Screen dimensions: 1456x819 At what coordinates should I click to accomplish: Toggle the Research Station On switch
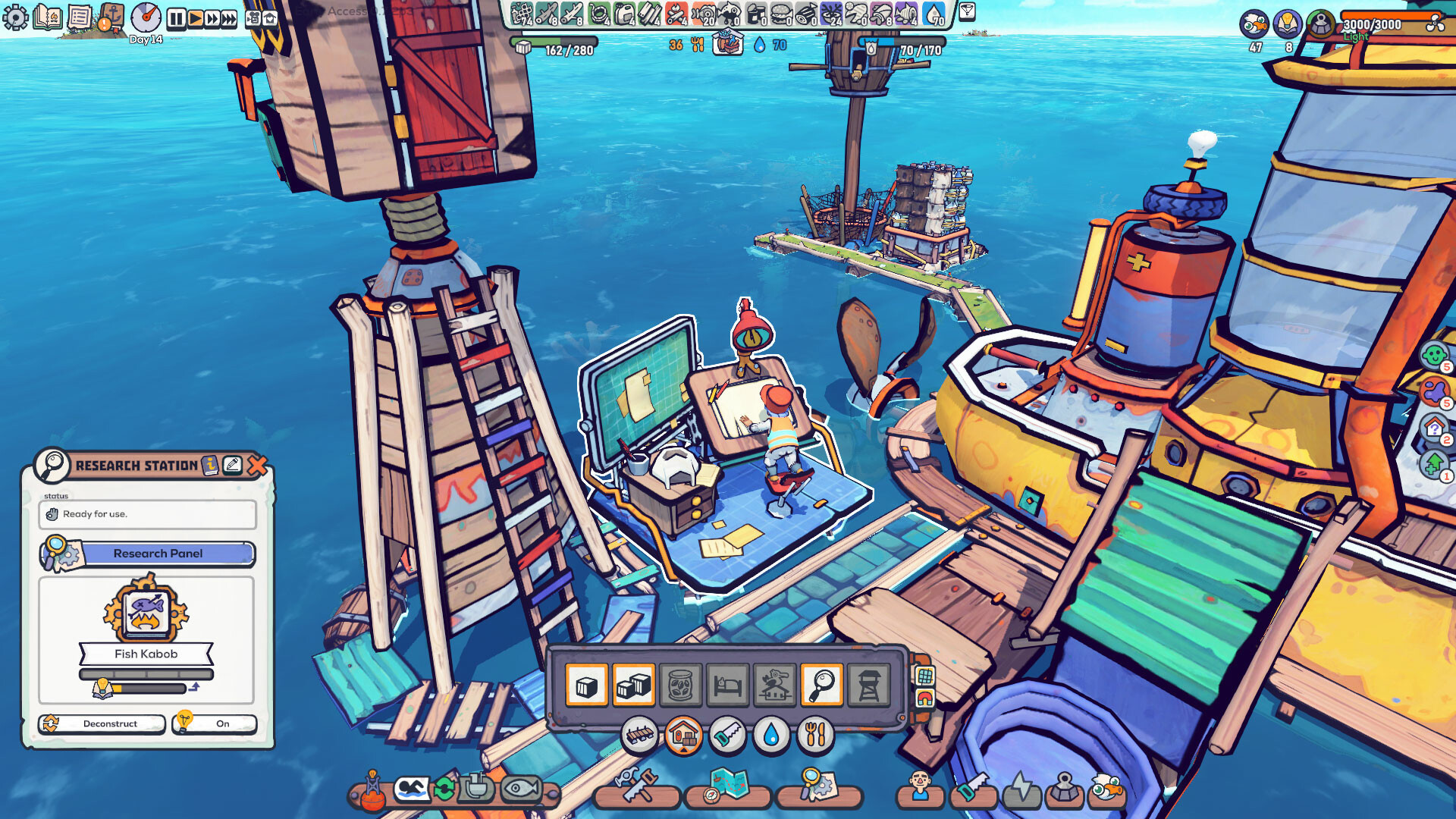214,724
